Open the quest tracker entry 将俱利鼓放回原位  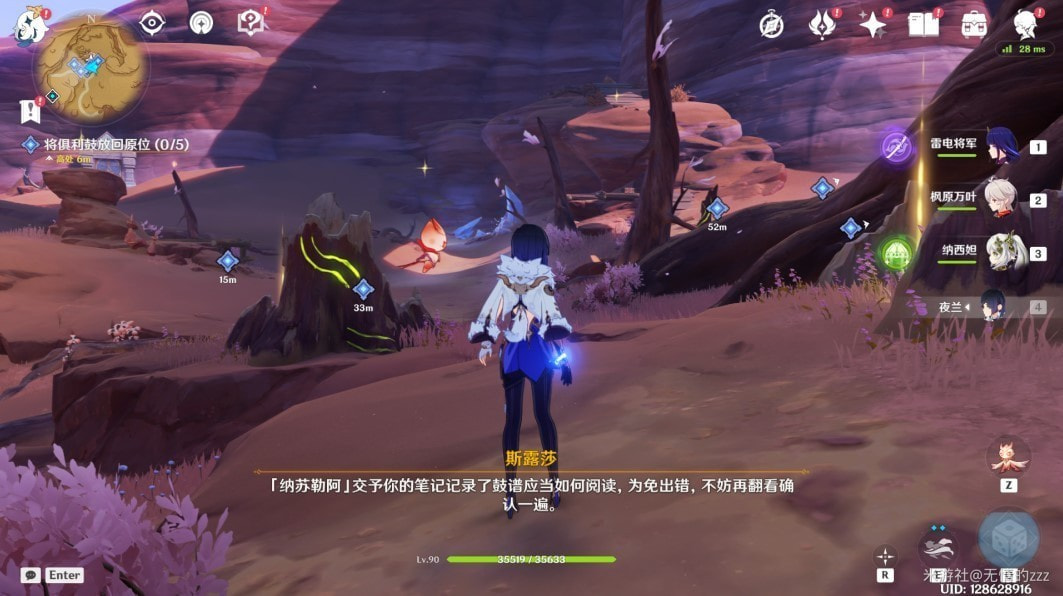tap(115, 145)
